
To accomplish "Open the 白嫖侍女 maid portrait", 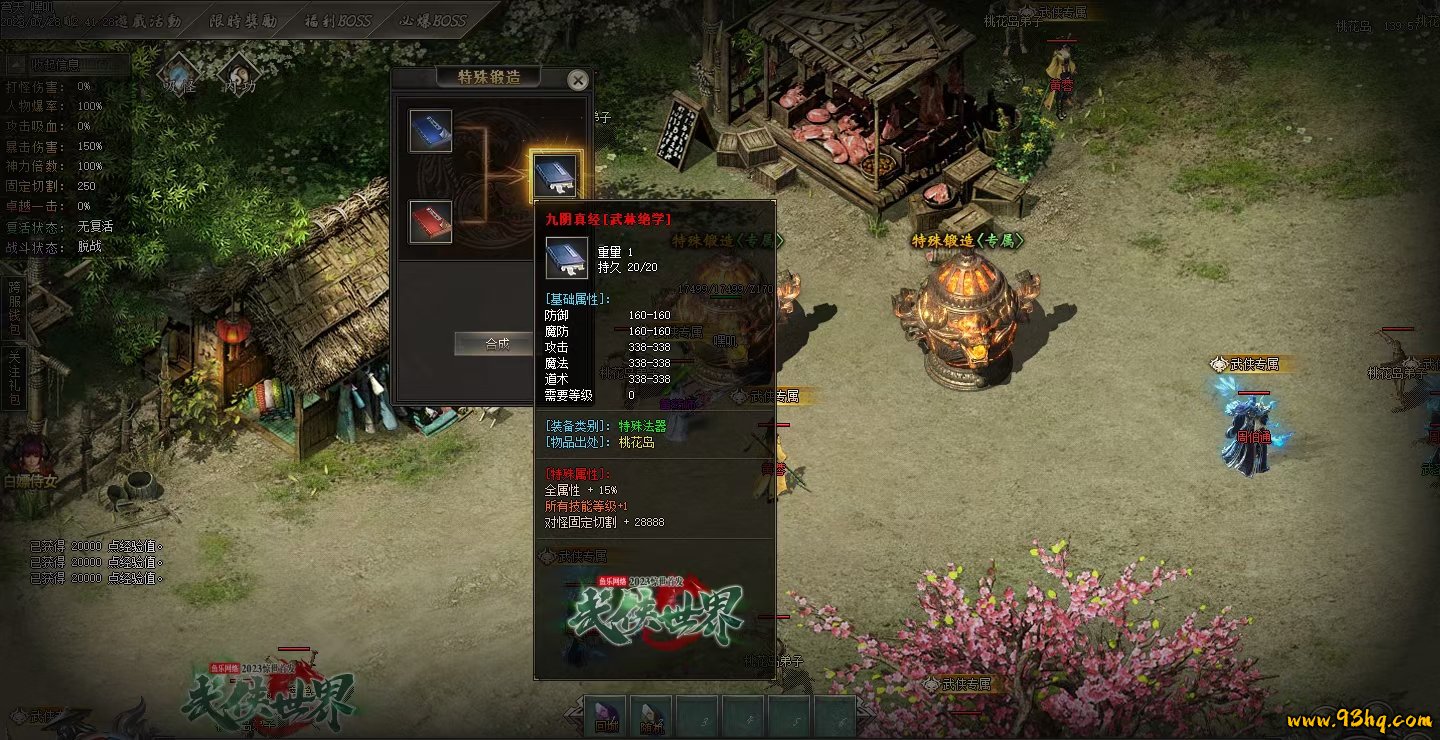I will [28, 460].
